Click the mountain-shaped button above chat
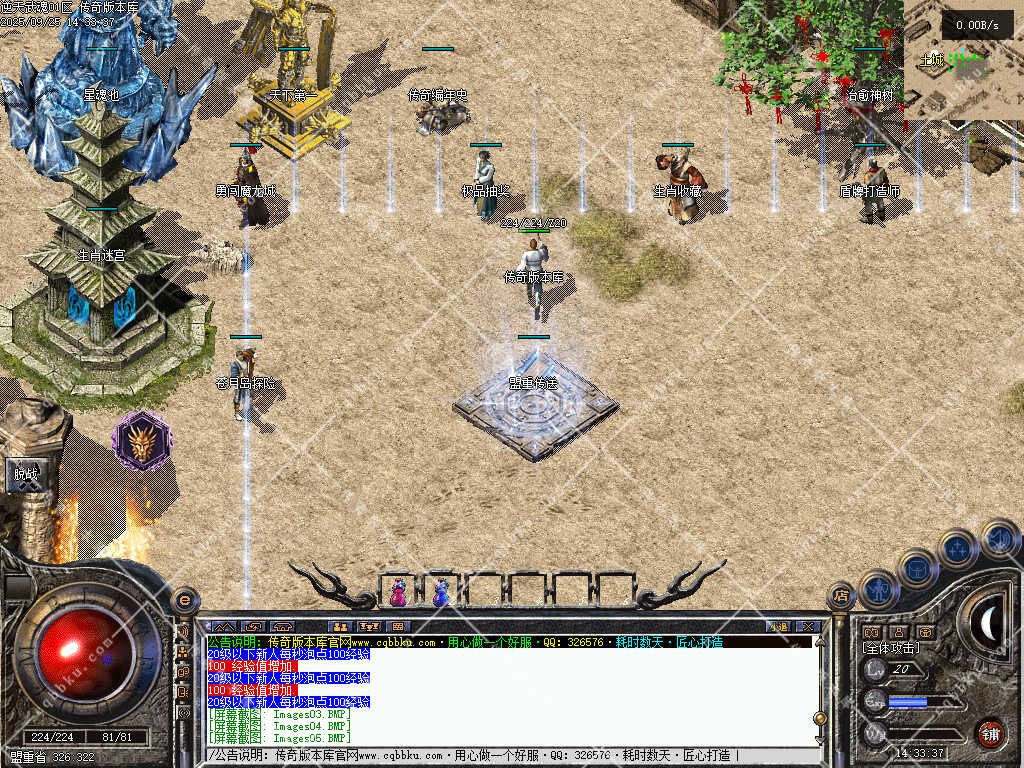1024x768 pixels. (223, 627)
